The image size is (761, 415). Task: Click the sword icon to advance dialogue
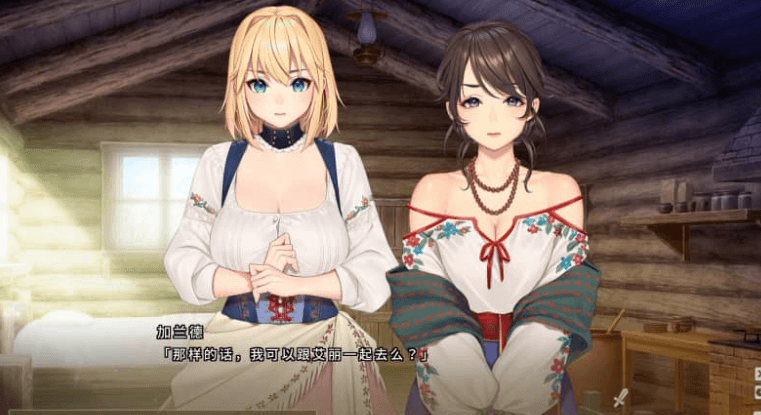click(620, 398)
